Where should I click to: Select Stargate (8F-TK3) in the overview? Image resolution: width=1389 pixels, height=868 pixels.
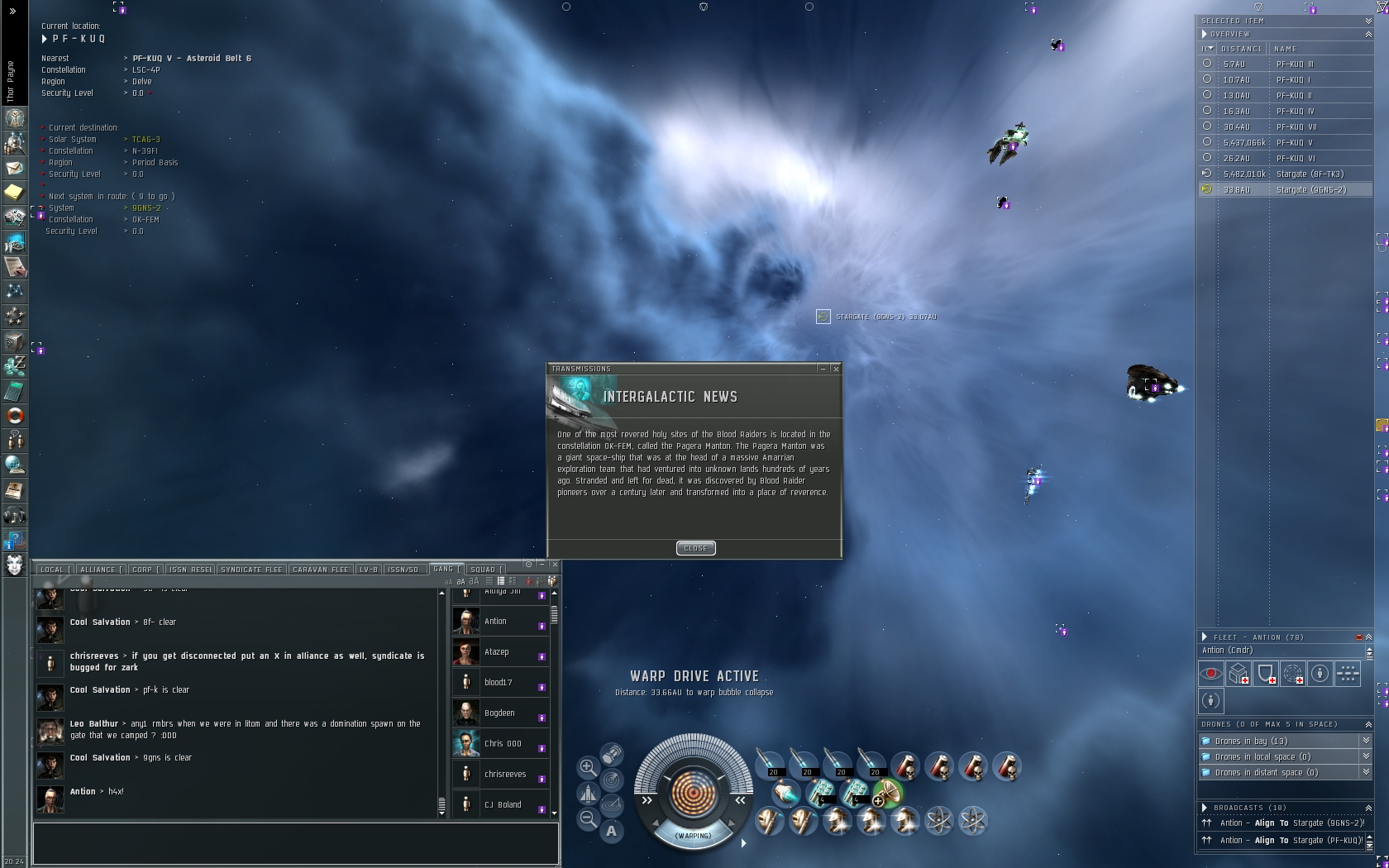pos(1310,174)
